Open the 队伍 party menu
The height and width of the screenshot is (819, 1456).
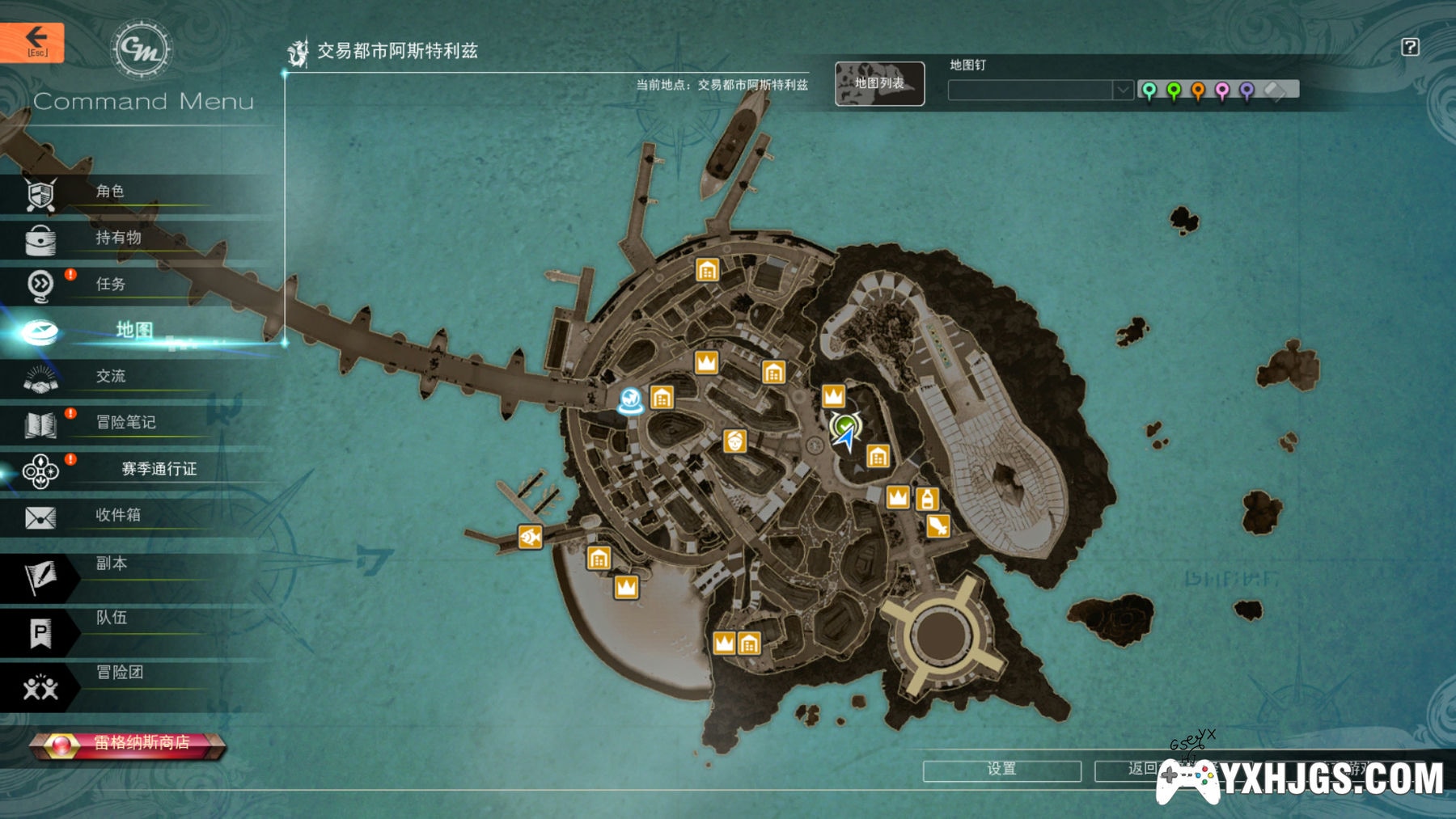tap(111, 618)
